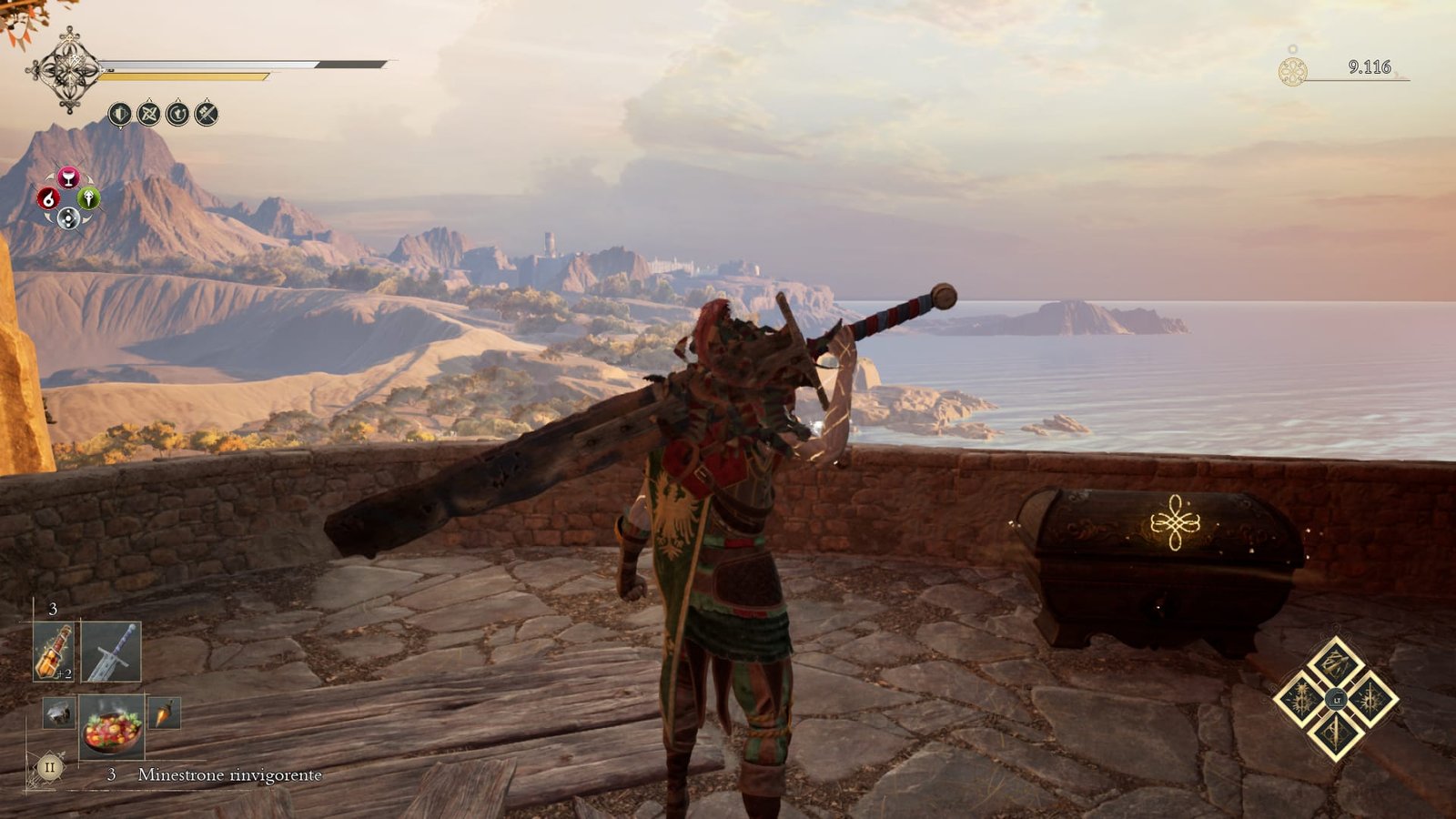Select the pink goblet wheel icon
1456x819 pixels.
(68, 177)
